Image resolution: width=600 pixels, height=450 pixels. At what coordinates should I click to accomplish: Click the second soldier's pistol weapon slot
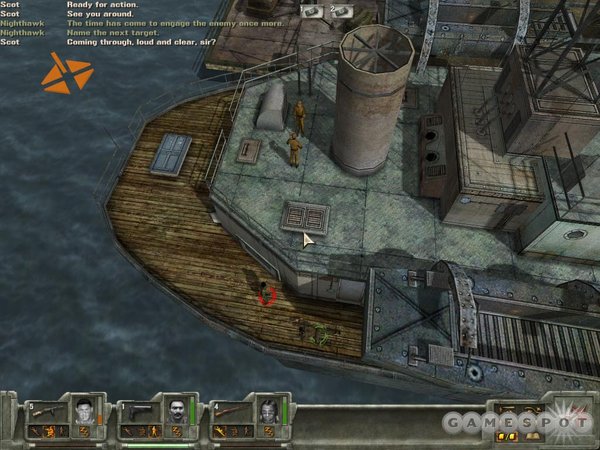tap(138, 410)
